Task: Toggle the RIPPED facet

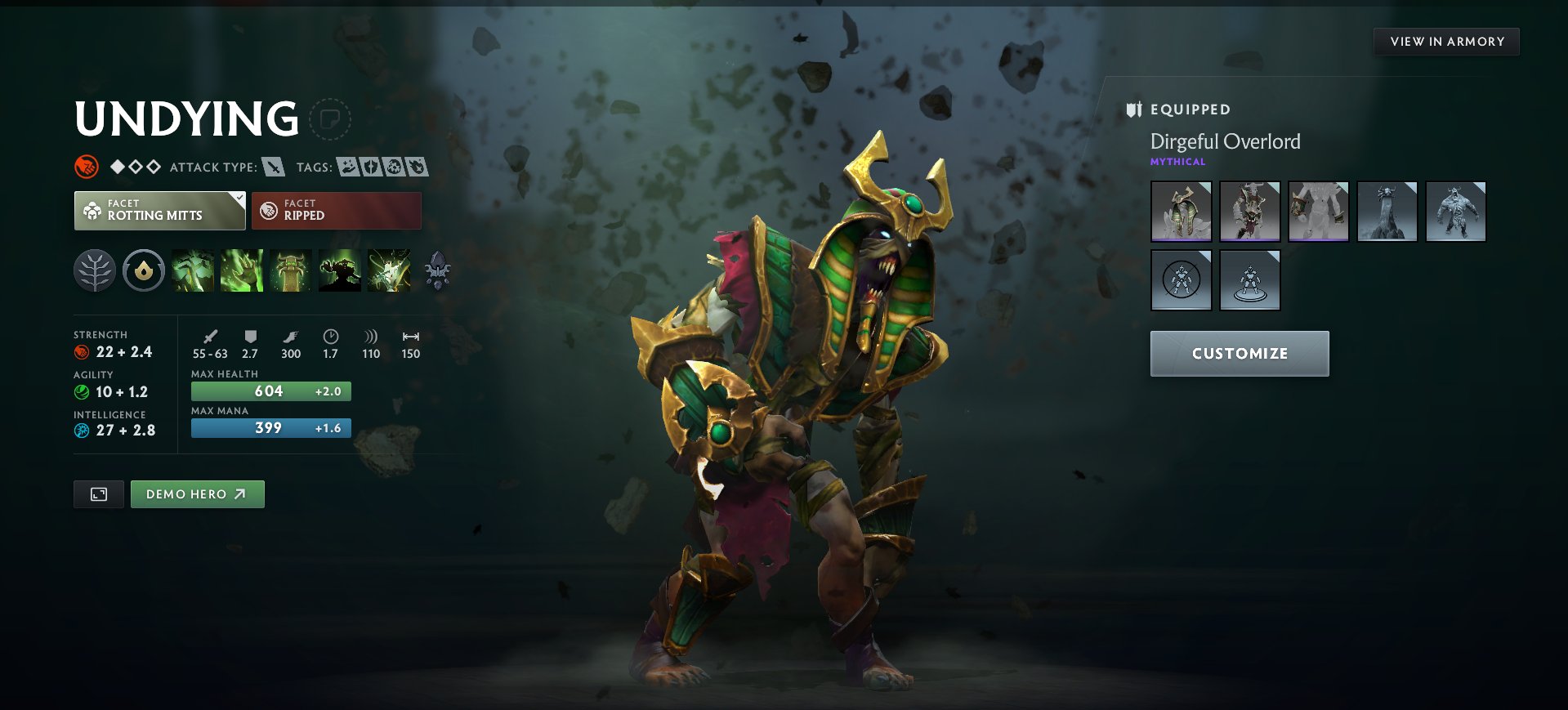Action: [x=336, y=210]
